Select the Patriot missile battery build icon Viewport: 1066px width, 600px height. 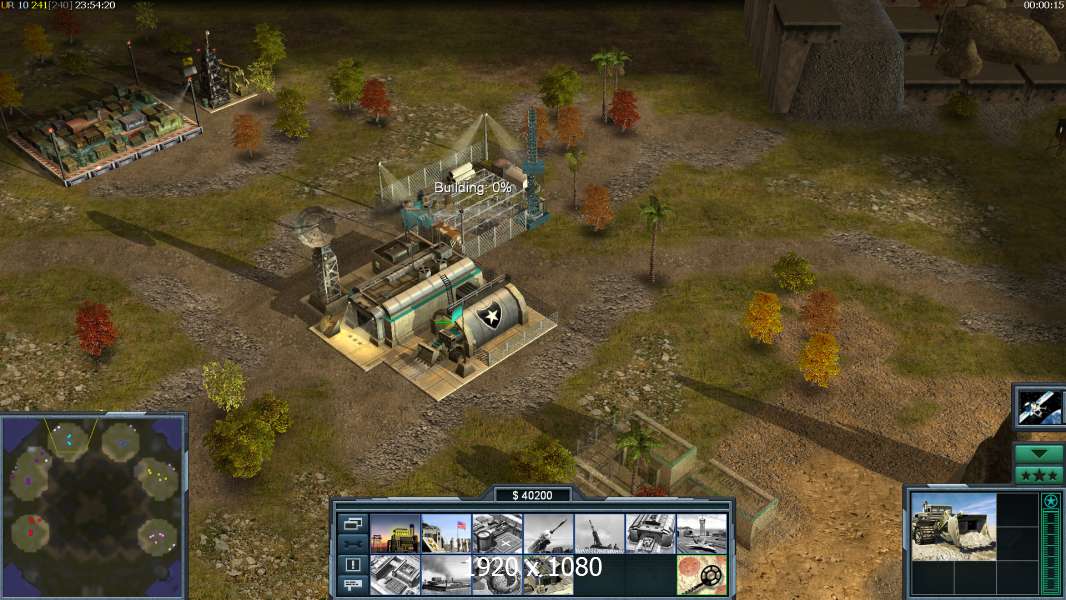point(548,534)
